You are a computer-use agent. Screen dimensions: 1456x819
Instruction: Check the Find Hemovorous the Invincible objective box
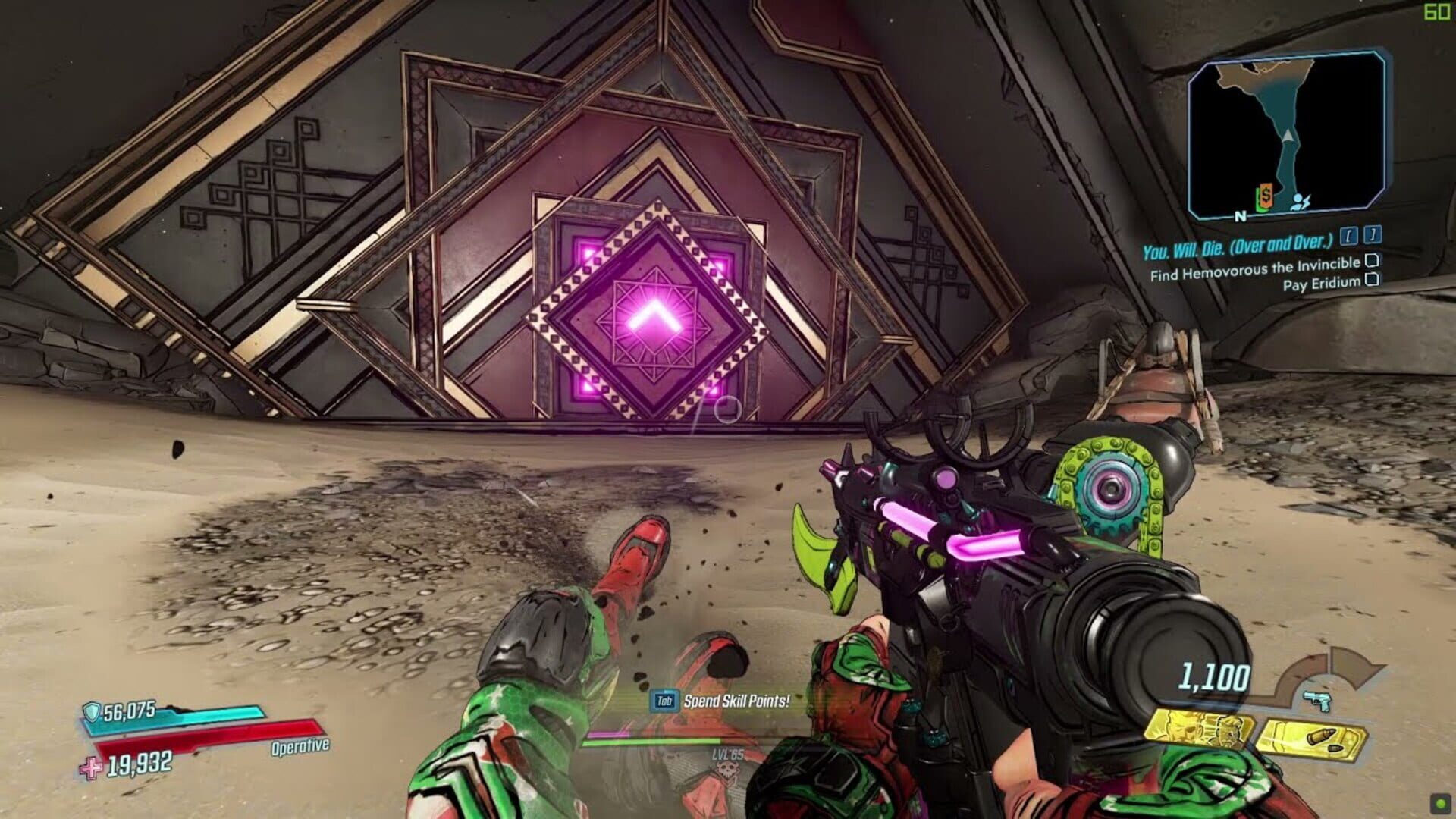click(1373, 262)
